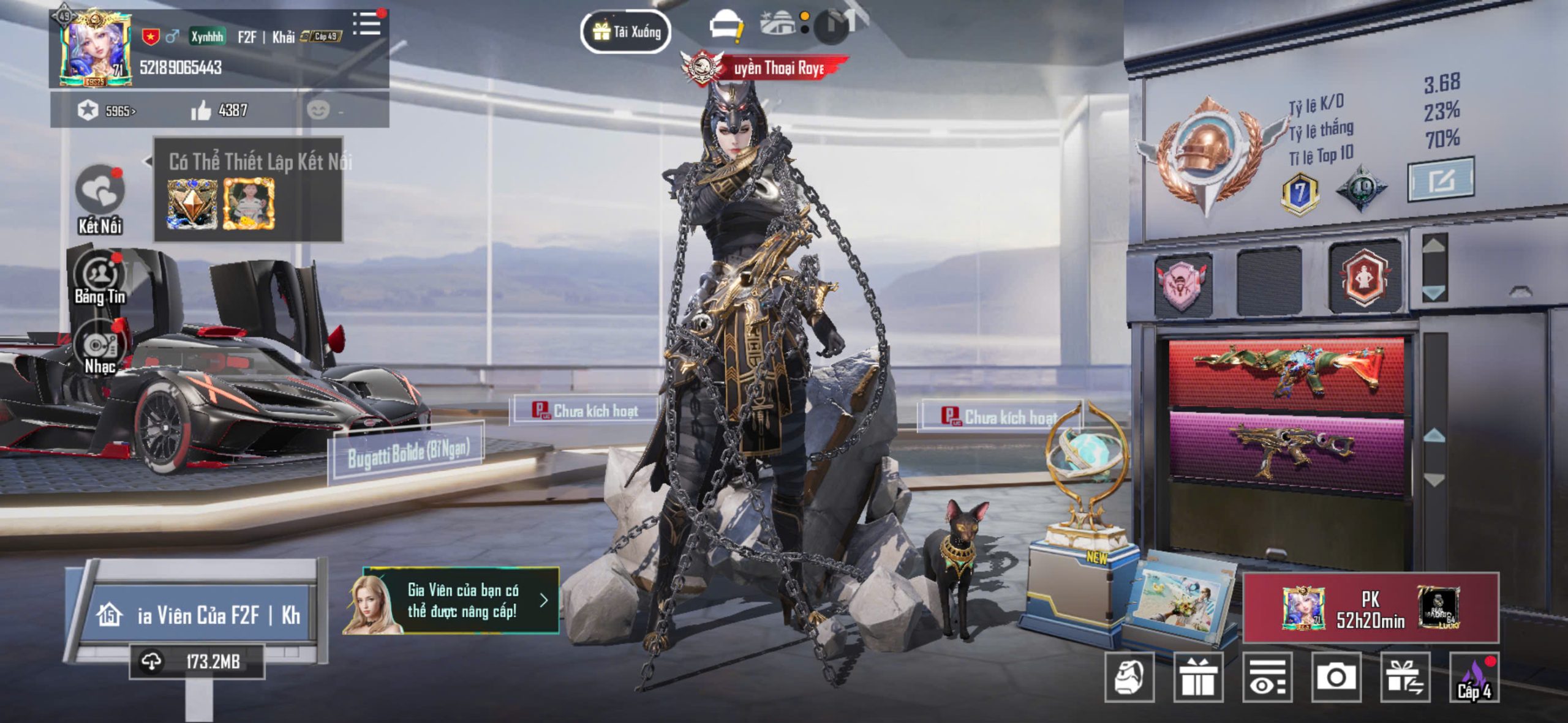Give a like with the thumbs-up icon
This screenshot has width=1568, height=723.
pyautogui.click(x=201, y=111)
